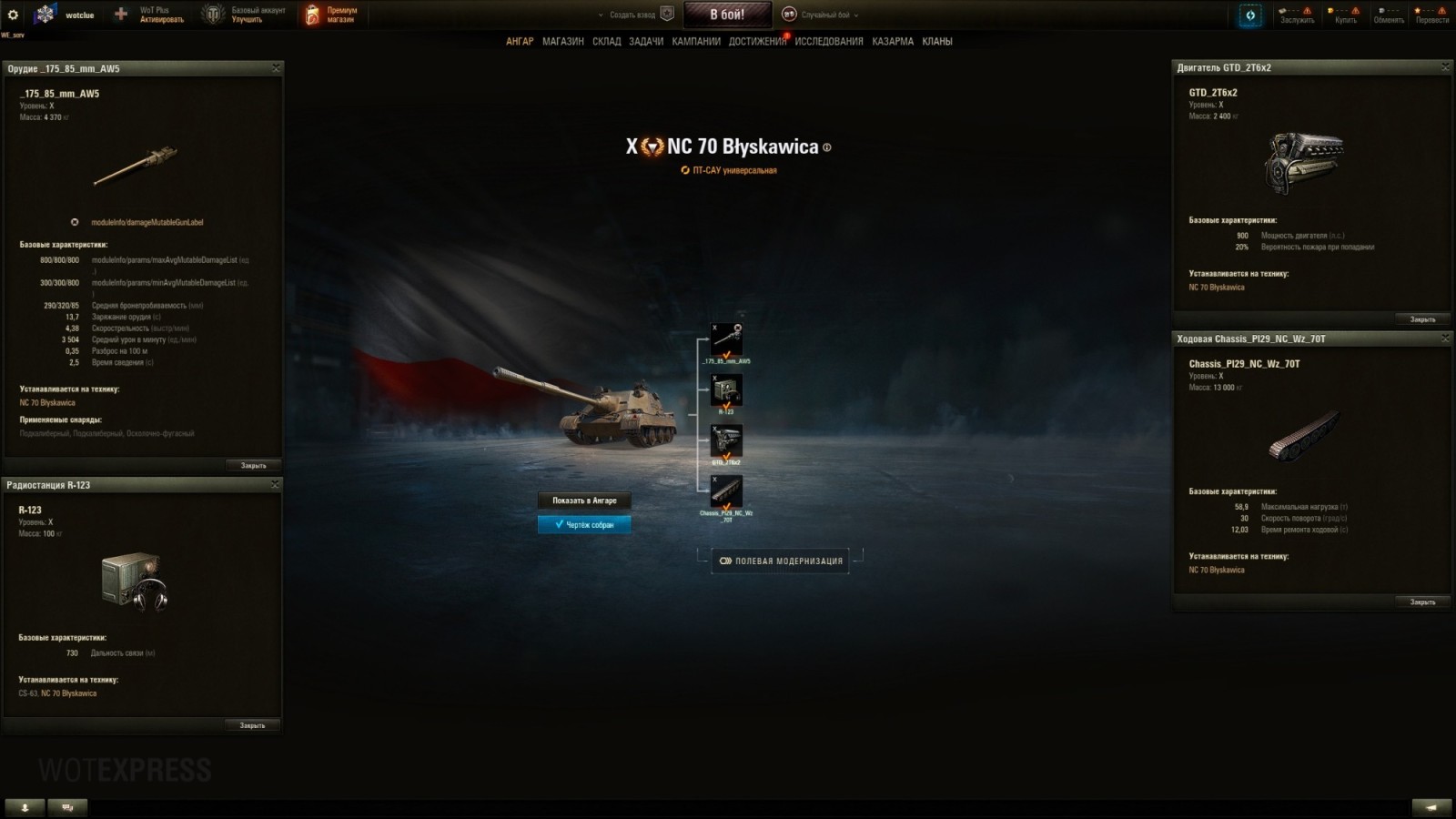Open the ДОСТИЖЕНИЯ menu item
The image size is (1456, 819).
759,41
